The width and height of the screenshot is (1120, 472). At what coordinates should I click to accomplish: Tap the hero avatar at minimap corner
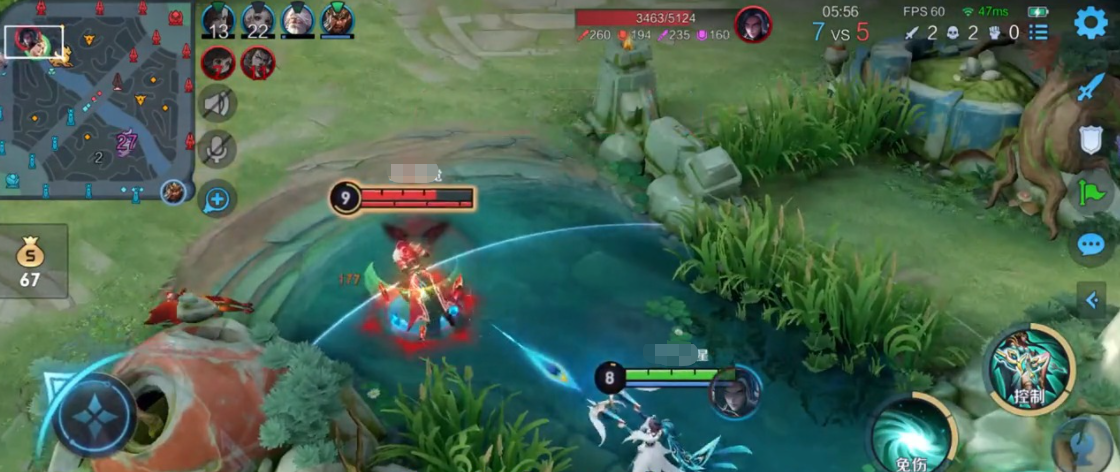click(x=174, y=190)
